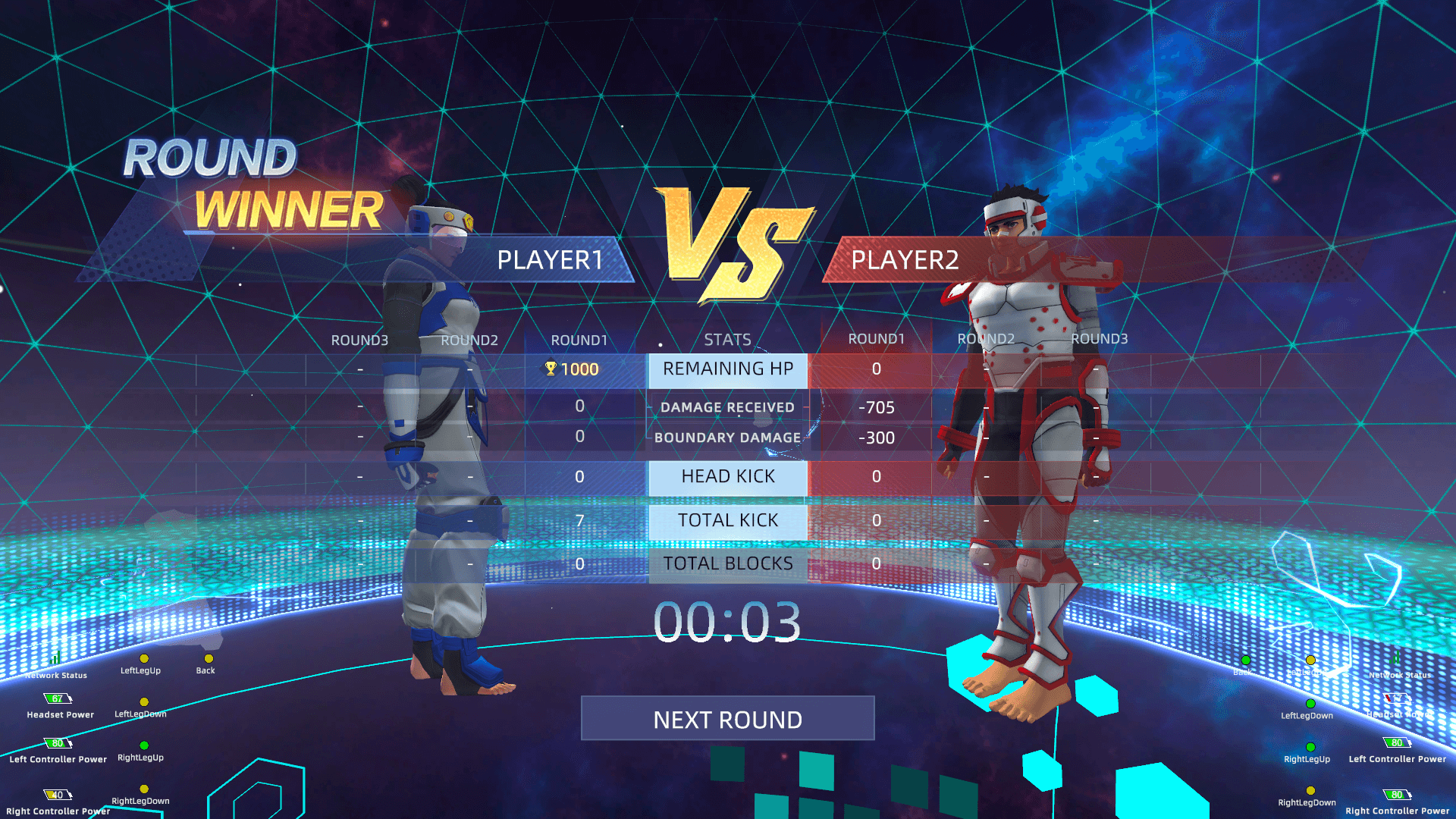Proceed with the NEXT ROUND button
1456x819 pixels.
[x=727, y=718]
